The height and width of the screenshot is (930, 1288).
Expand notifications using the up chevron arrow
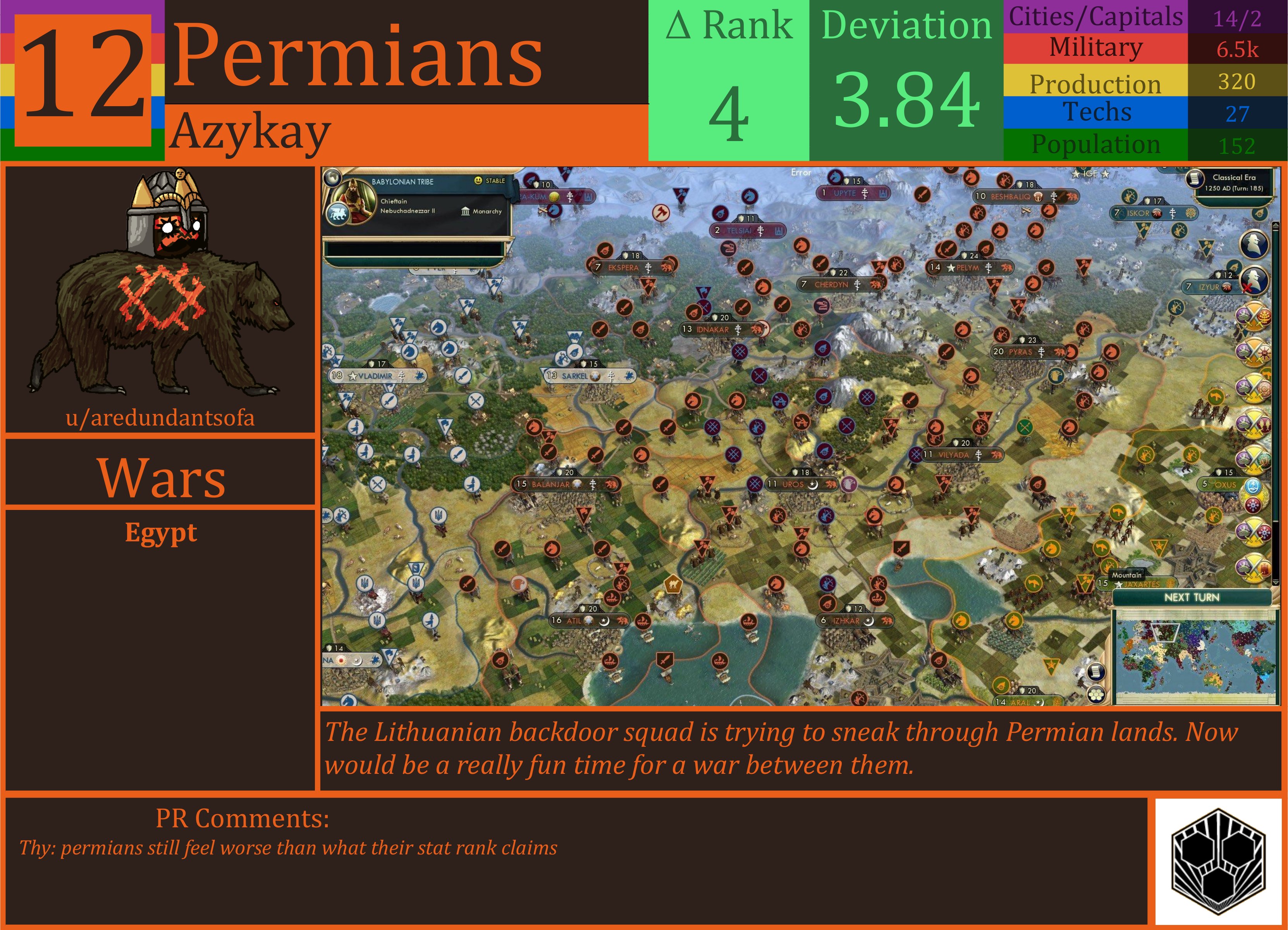(1276, 225)
